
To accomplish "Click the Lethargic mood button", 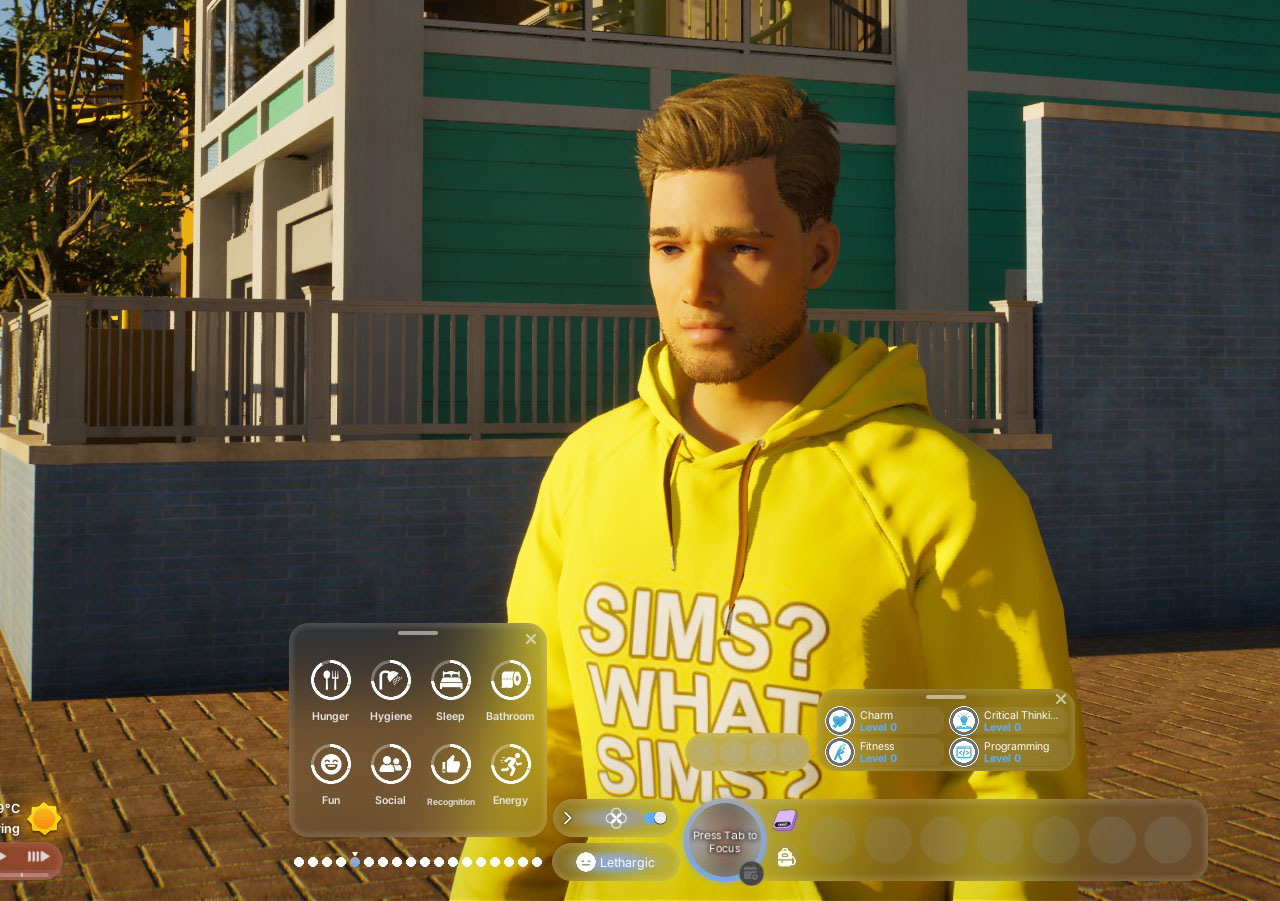I will click(x=616, y=862).
